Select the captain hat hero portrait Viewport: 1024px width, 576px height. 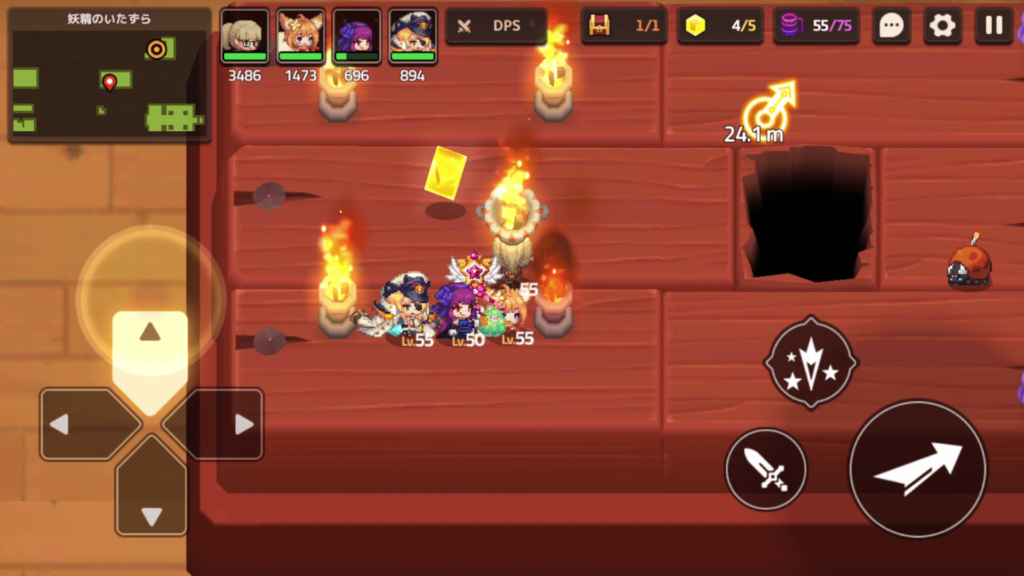point(413,37)
